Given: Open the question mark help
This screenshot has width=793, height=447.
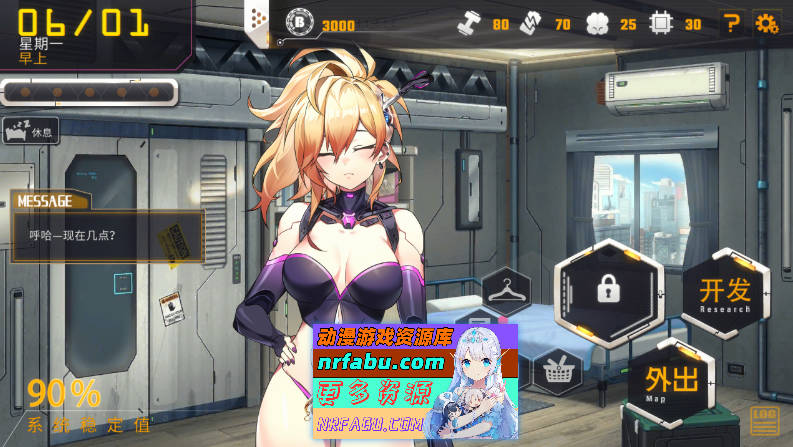Looking at the screenshot, I should click(732, 23).
